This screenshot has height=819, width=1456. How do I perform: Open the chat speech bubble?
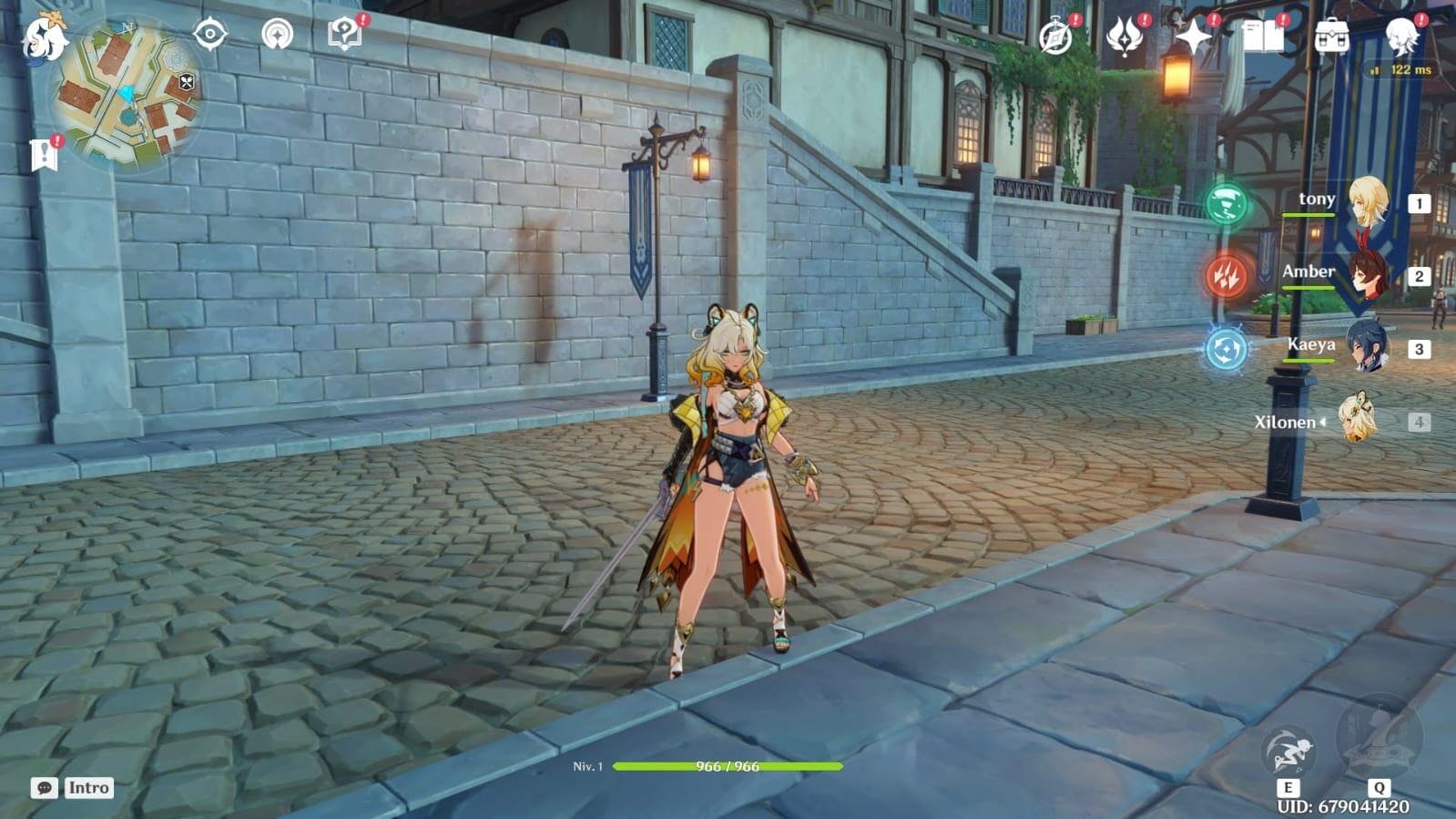coord(45,788)
